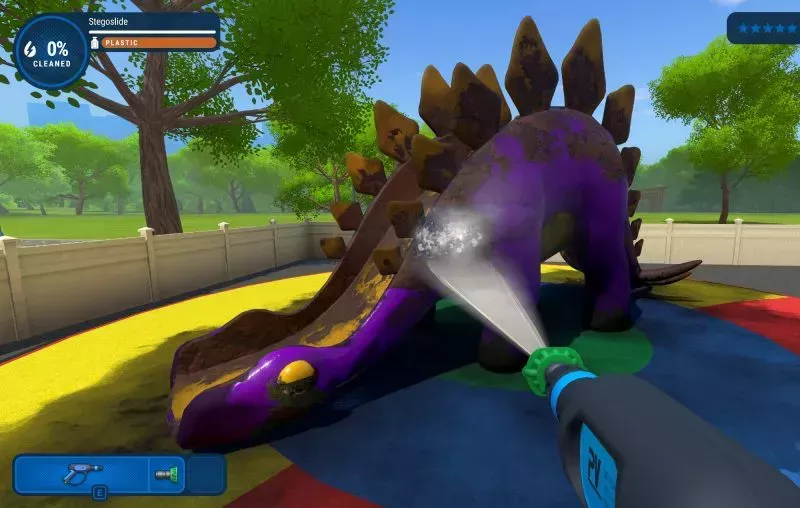This screenshot has width=800, height=508.
Task: Select the pressure washer gun slot
Action: coord(83,474)
